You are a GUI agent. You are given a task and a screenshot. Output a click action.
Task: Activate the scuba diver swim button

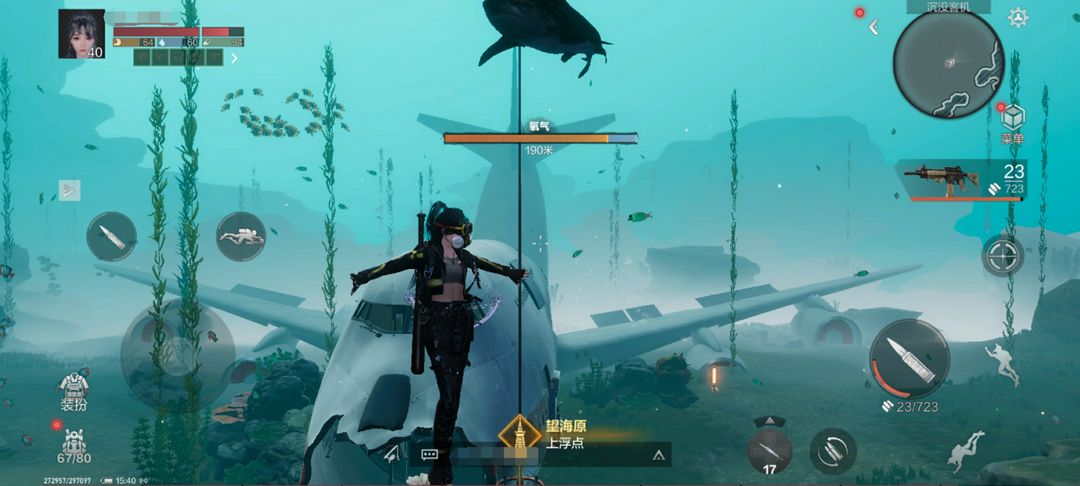241,237
